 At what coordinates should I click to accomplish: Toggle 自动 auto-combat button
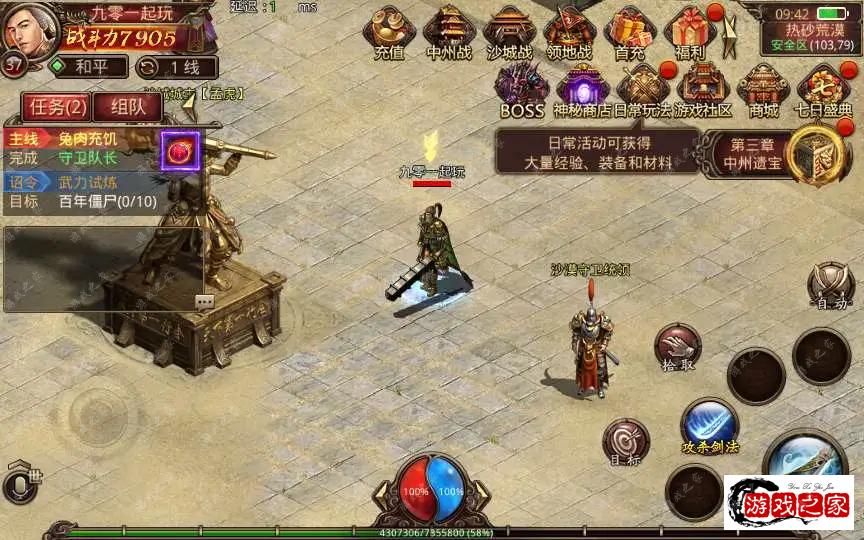coord(831,286)
